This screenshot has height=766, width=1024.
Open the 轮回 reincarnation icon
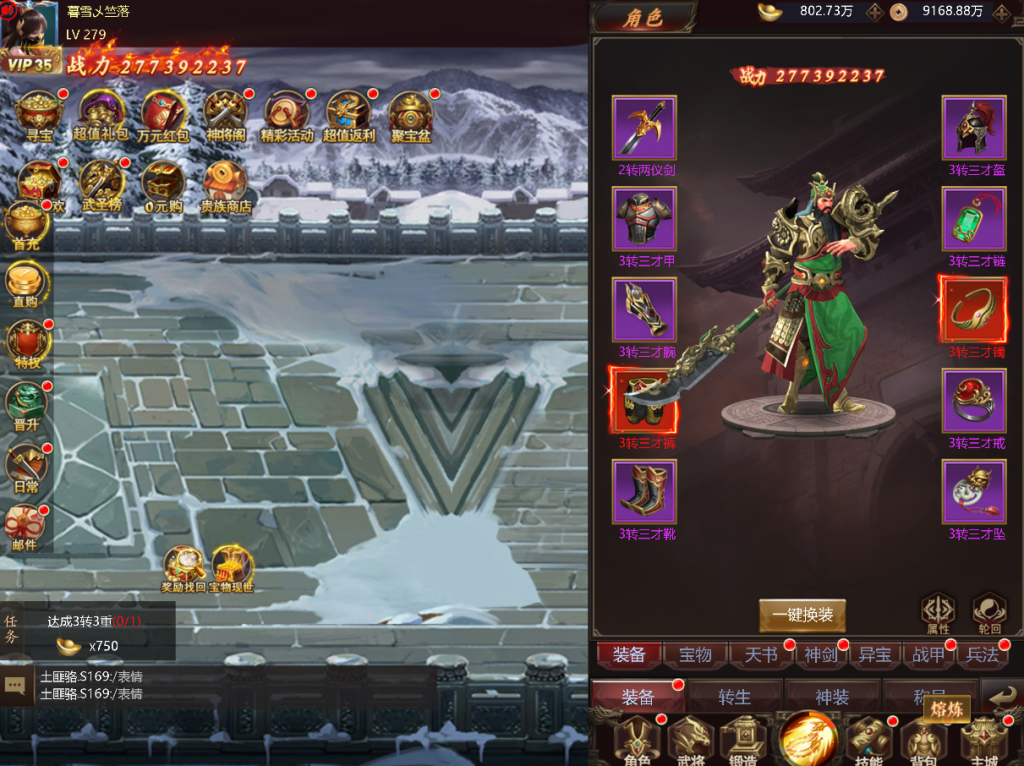989,611
